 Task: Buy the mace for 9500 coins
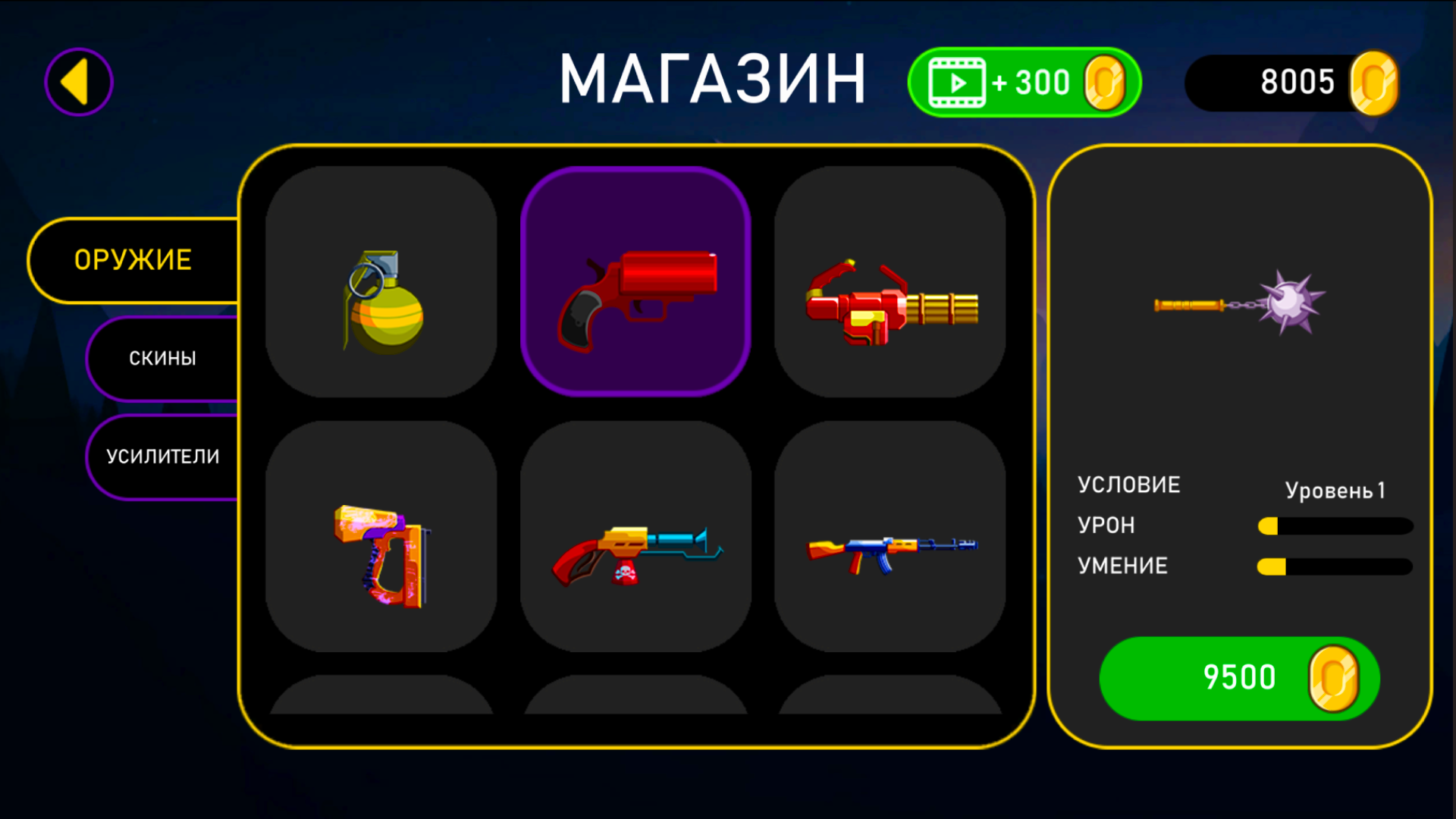[x=1239, y=679]
